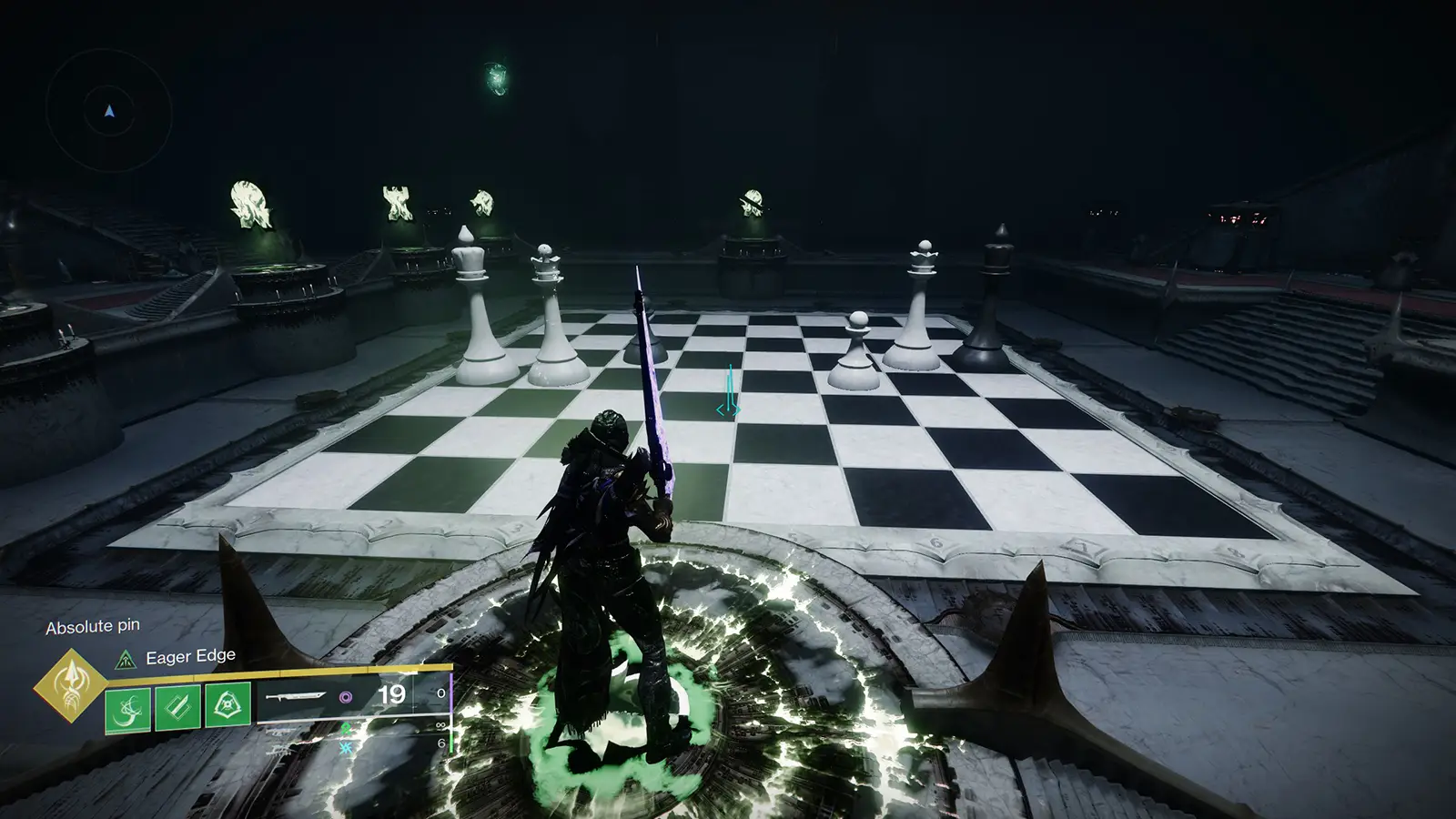Click the glowing green objective marker overhead
This screenshot has height=819, width=1456.
[494, 80]
